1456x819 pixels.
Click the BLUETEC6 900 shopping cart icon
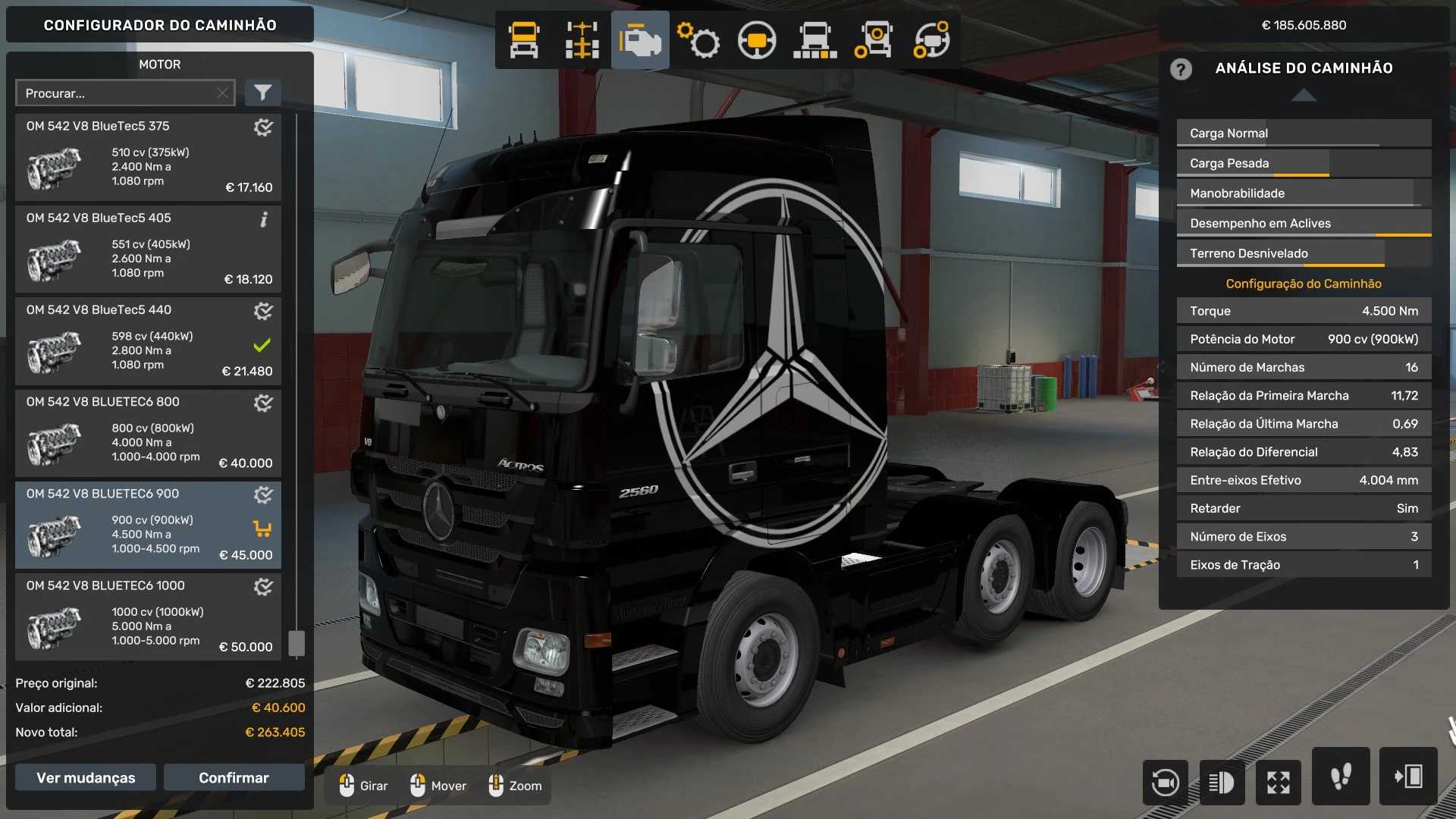[x=262, y=529]
